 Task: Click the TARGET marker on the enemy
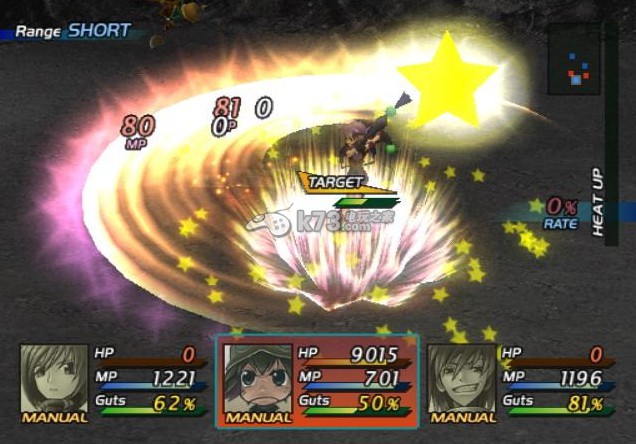[333, 183]
